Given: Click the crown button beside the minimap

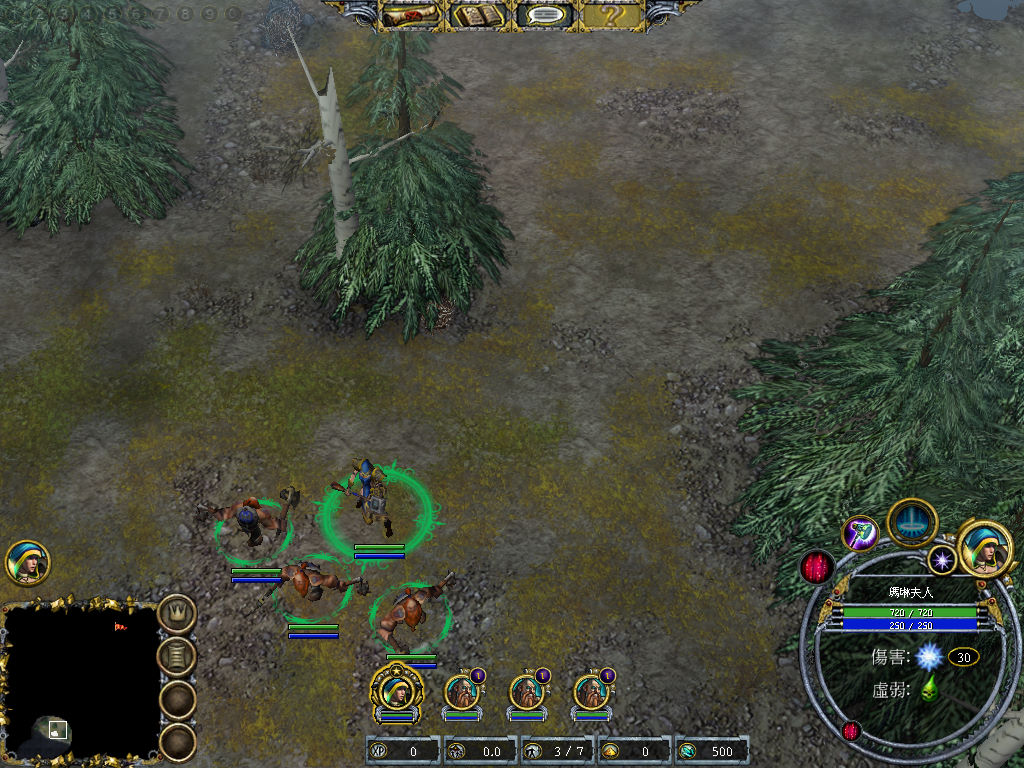Looking at the screenshot, I should coord(178,612).
